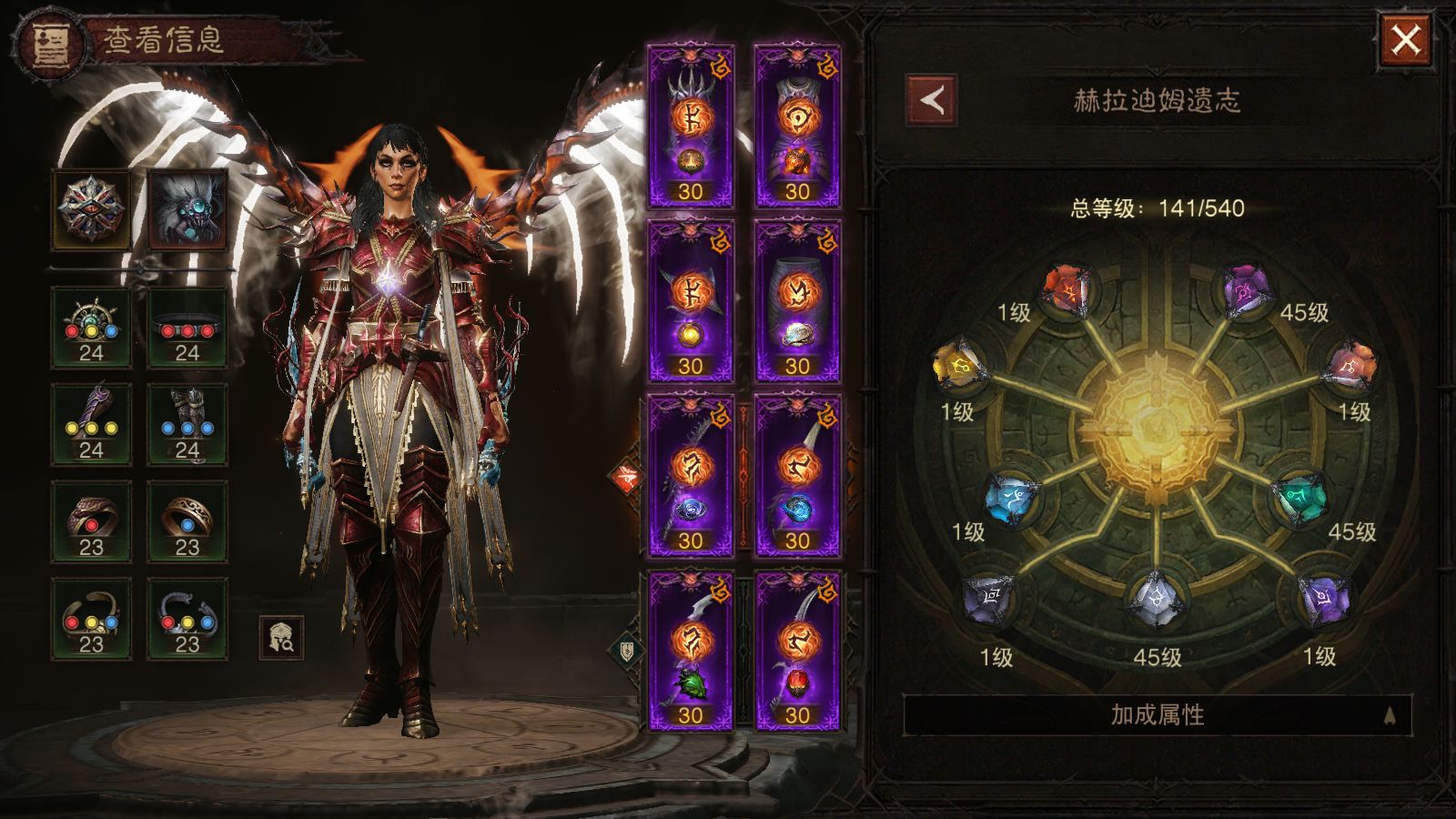Select the spiked helmet equipment card

(691, 126)
